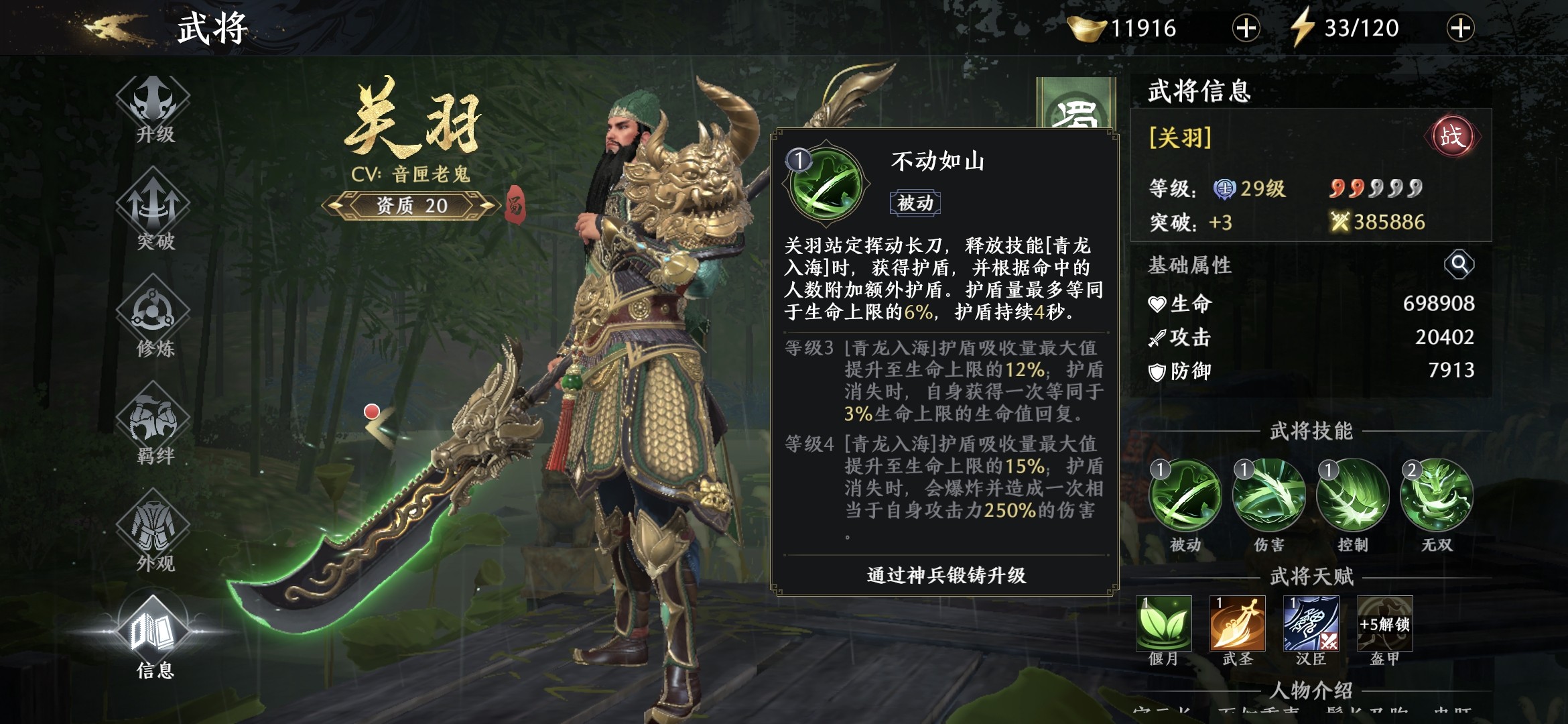
Task: Switch to the previous hero with left arrow
Action: point(379,424)
